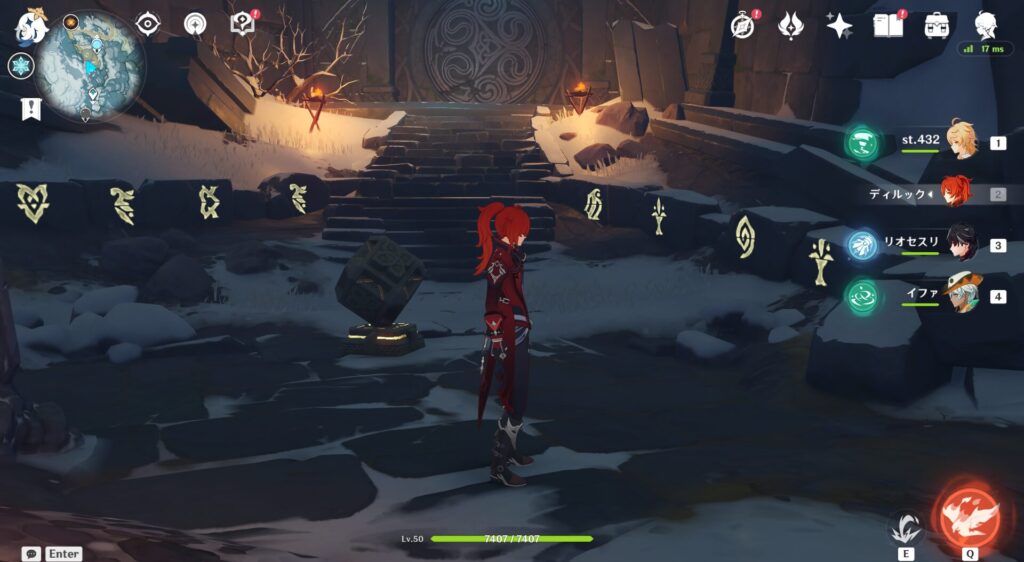1024x562 pixels.
Task: Switch to party member イファ
Action: click(961, 295)
